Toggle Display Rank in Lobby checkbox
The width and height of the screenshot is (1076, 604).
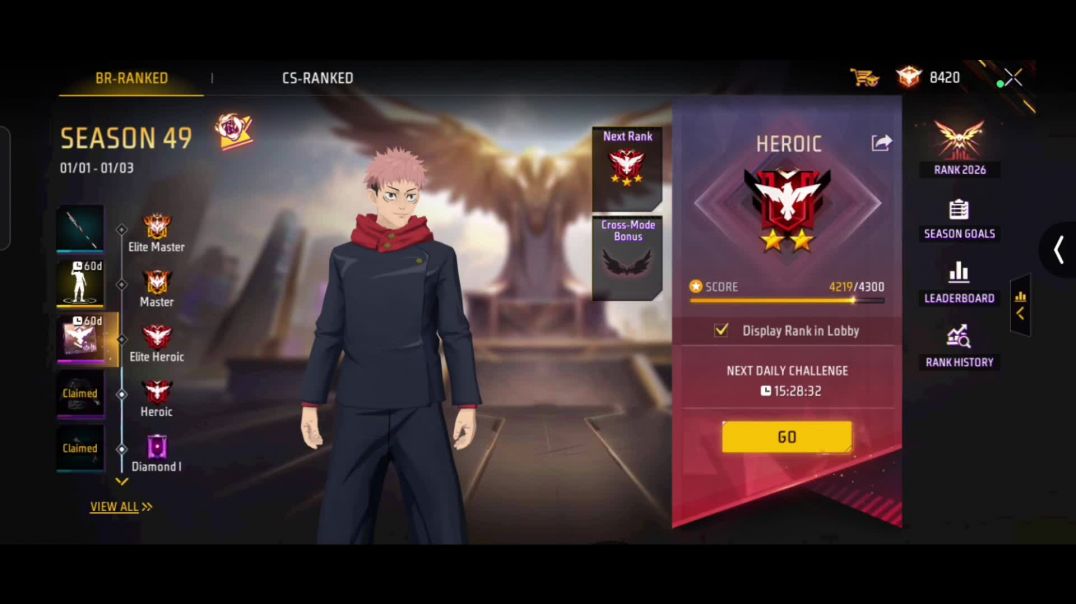[721, 330]
